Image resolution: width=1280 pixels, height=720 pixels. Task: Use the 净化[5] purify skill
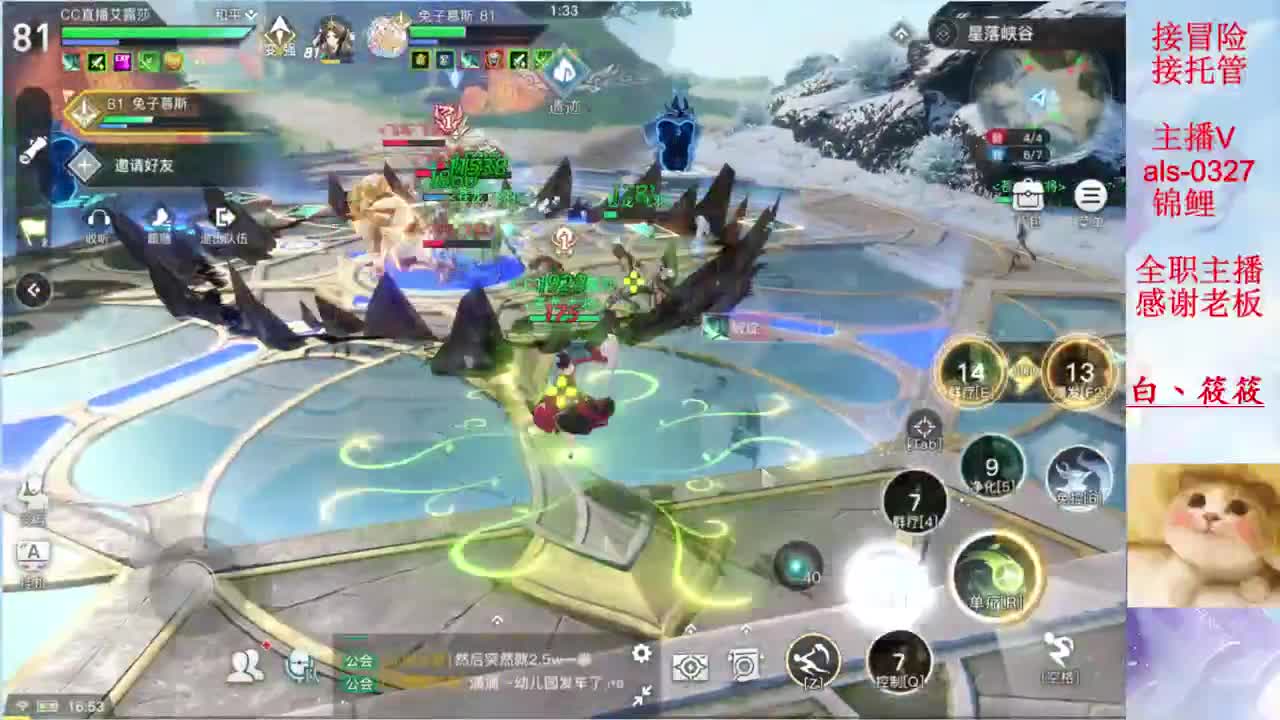(989, 465)
